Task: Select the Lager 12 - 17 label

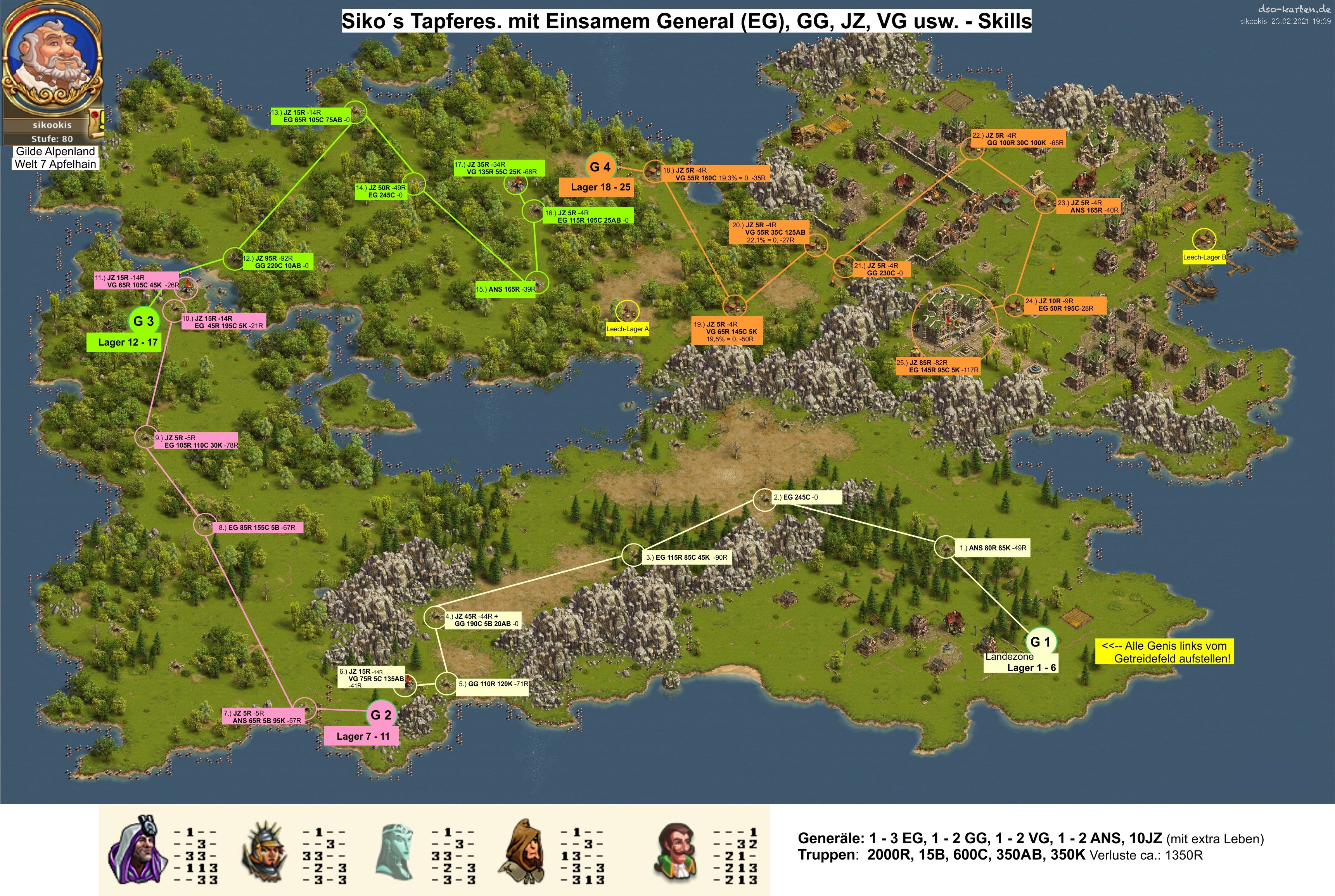Action: click(x=127, y=342)
